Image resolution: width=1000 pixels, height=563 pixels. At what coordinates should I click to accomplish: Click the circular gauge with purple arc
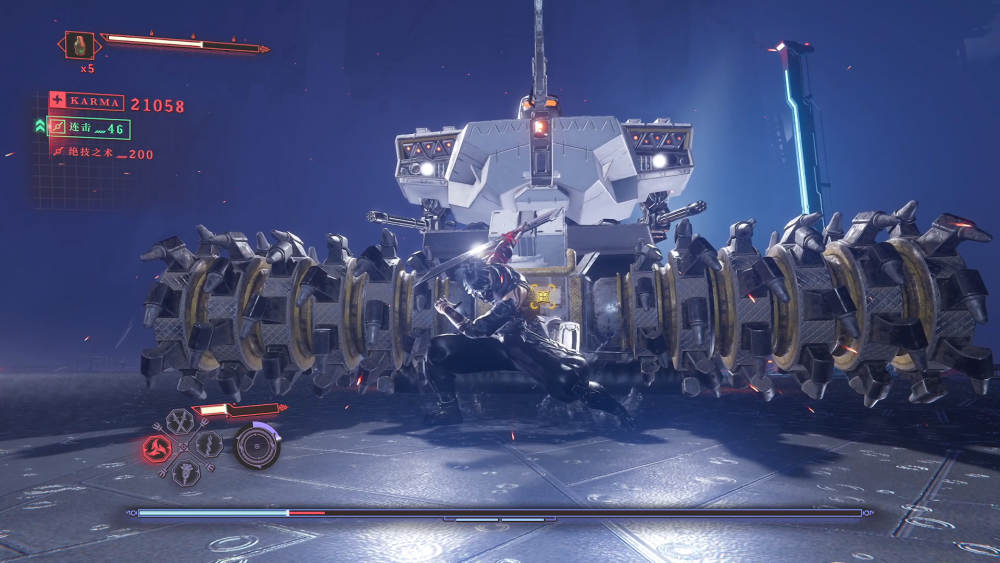(x=257, y=446)
